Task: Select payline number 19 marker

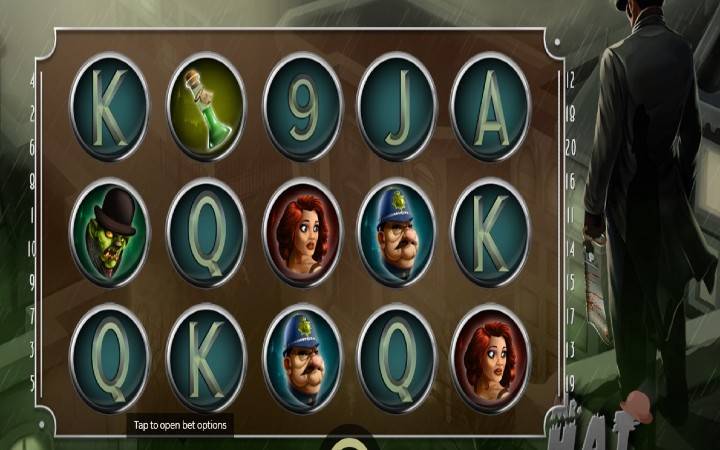Action: tap(570, 382)
